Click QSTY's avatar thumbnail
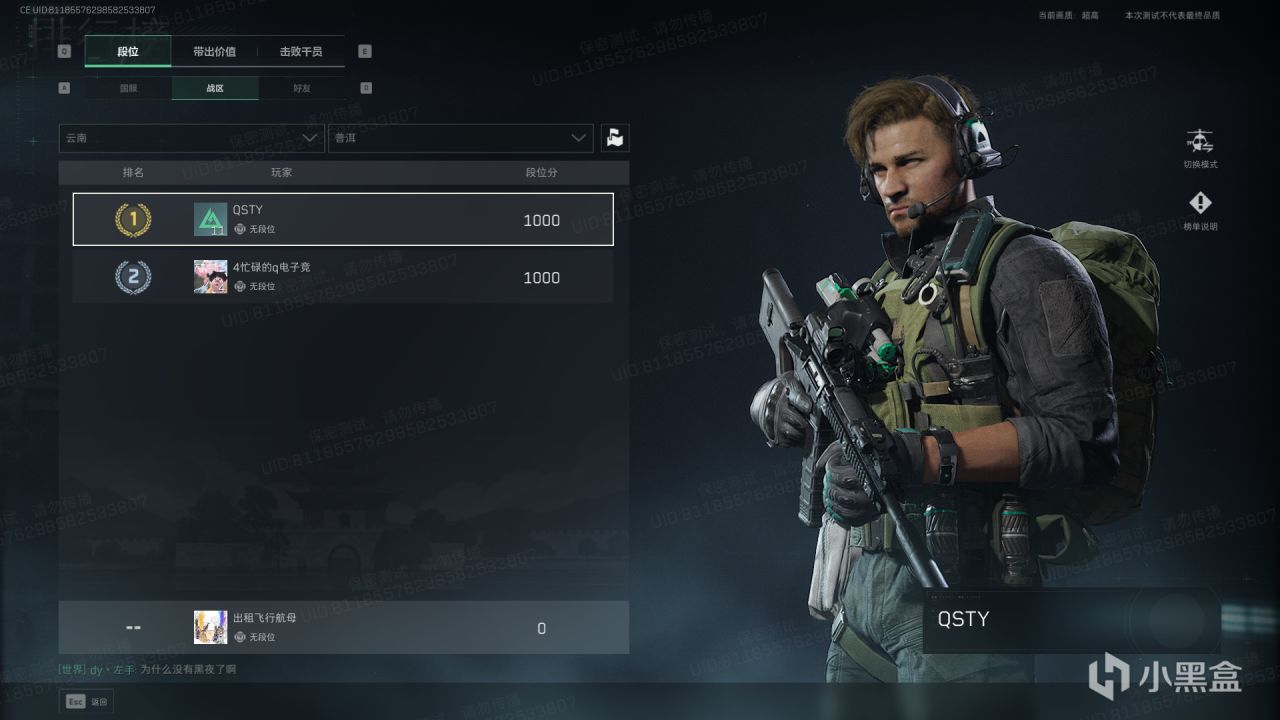Viewport: 1280px width, 720px height. [x=210, y=219]
